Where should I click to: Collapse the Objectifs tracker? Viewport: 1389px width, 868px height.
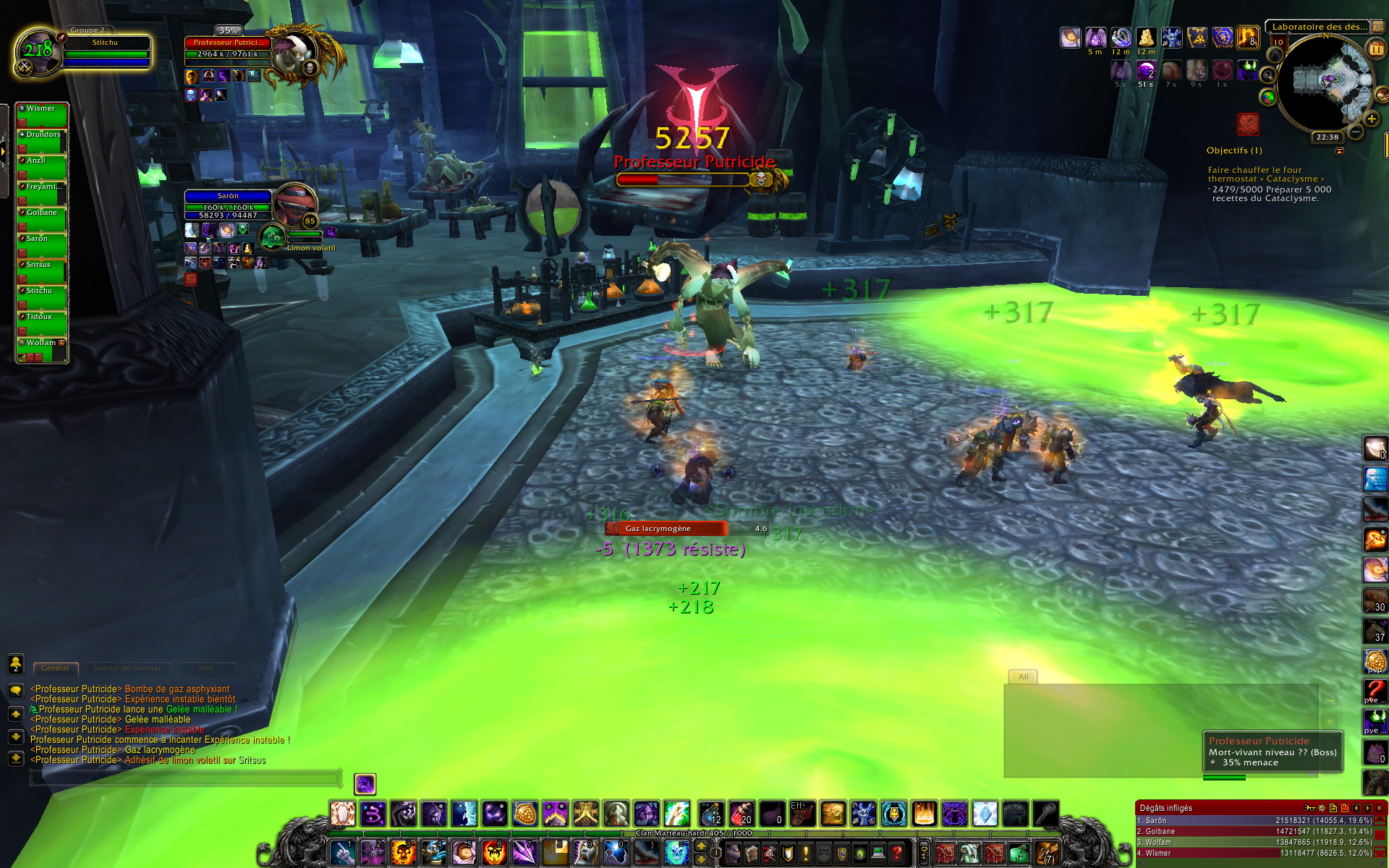point(1339,151)
